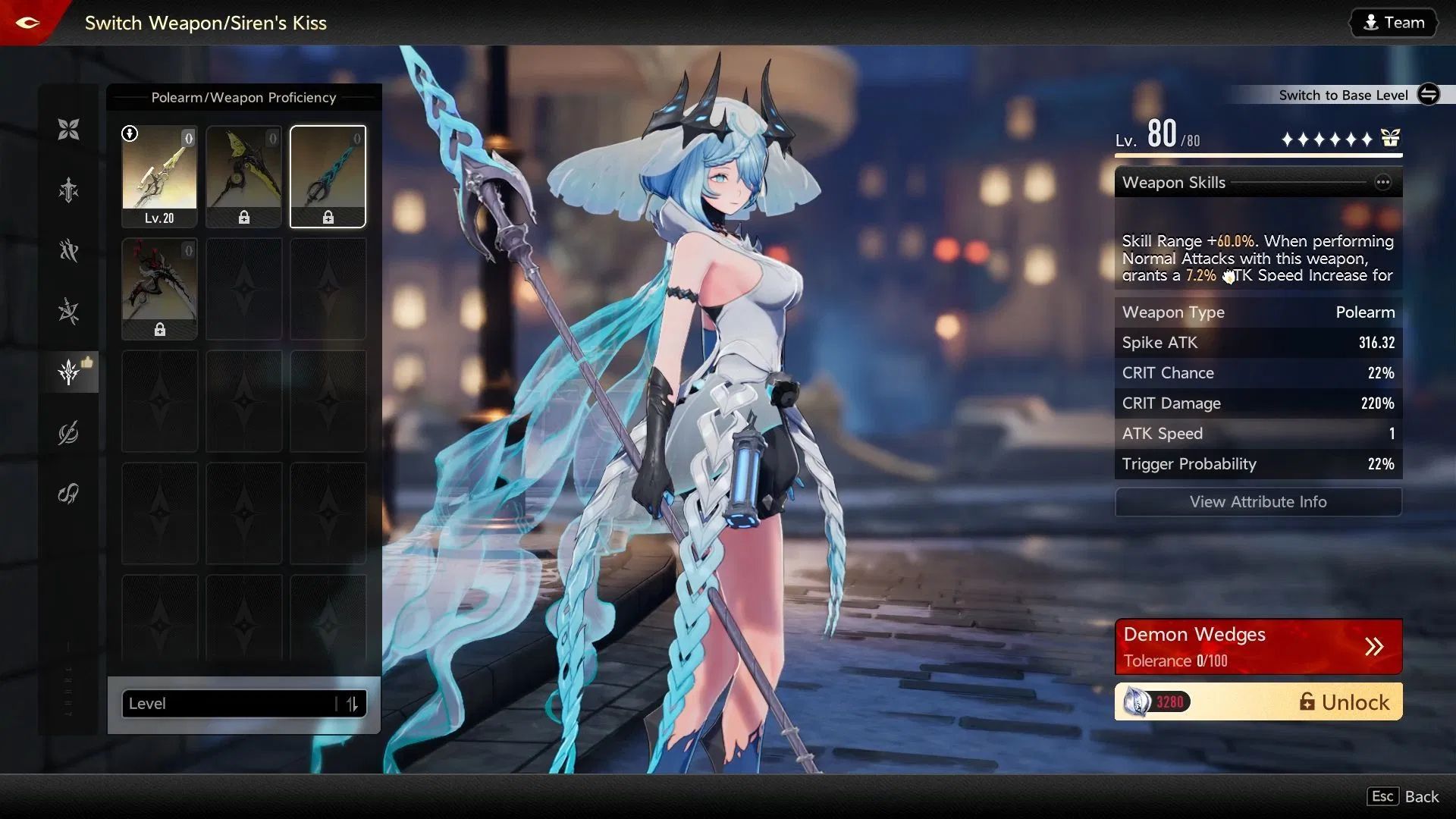Select the scythe weapon category icon
The height and width of the screenshot is (819, 1456).
[68, 432]
